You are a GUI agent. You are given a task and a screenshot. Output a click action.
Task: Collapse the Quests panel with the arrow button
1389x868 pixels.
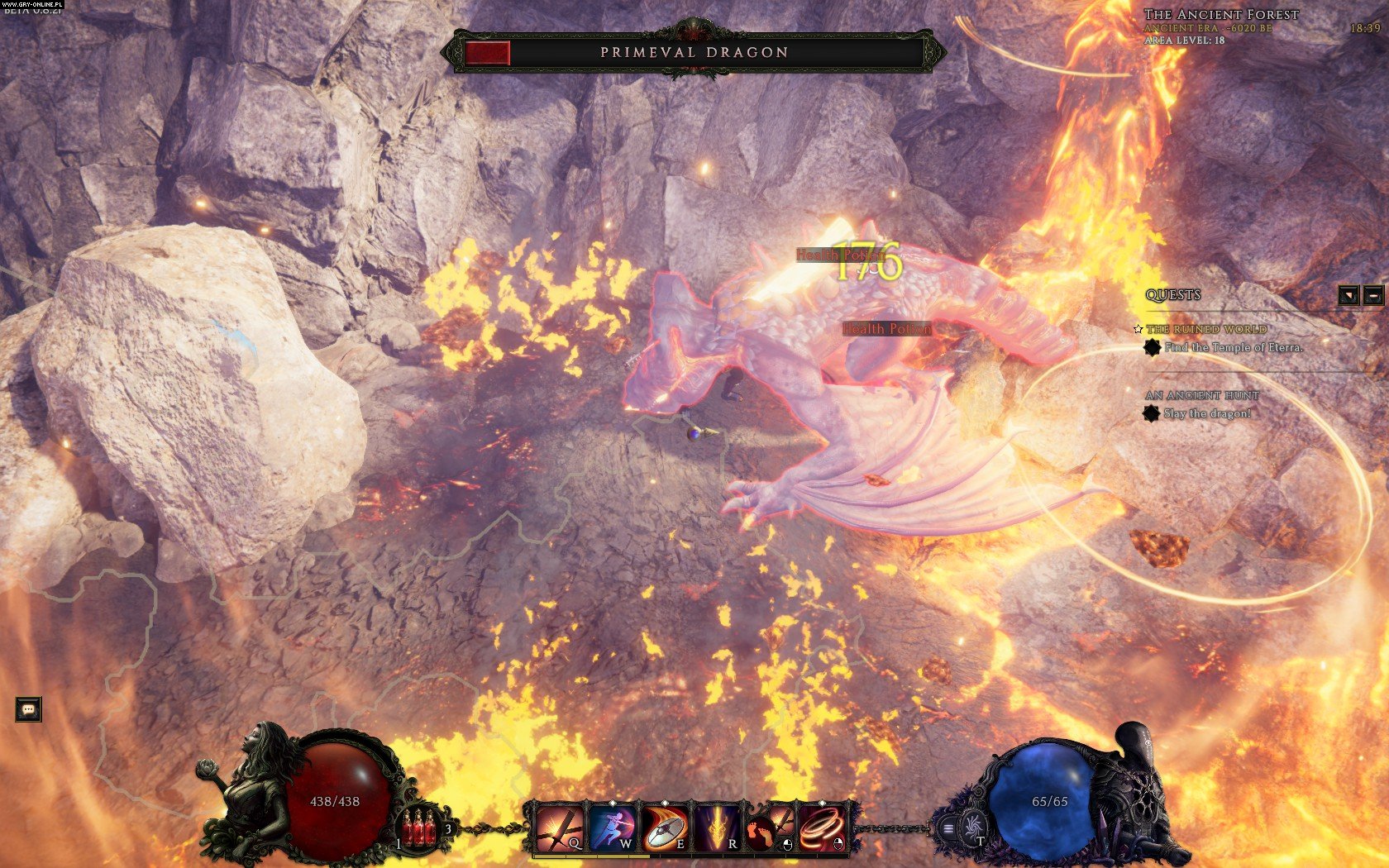pyautogui.click(x=1348, y=295)
